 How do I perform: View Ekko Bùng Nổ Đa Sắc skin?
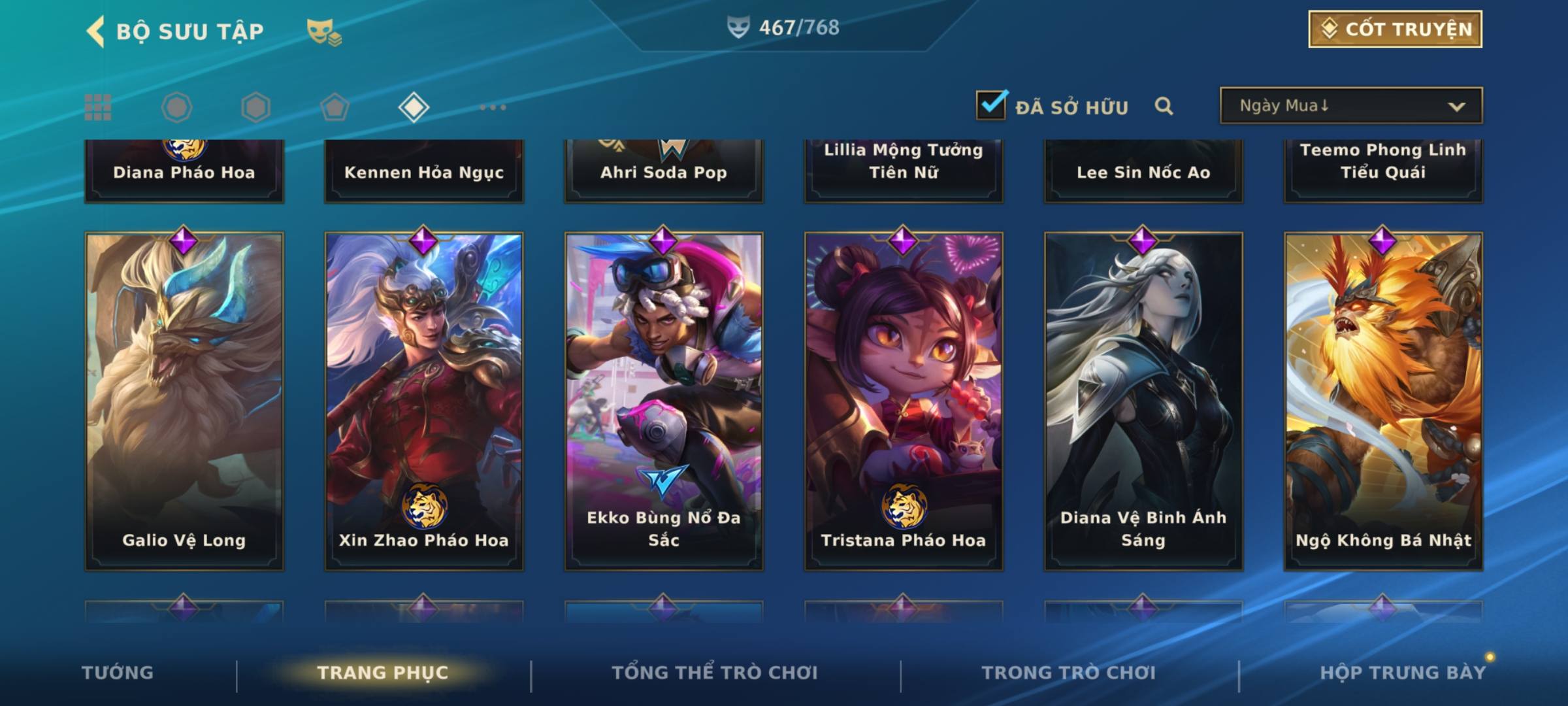point(664,401)
